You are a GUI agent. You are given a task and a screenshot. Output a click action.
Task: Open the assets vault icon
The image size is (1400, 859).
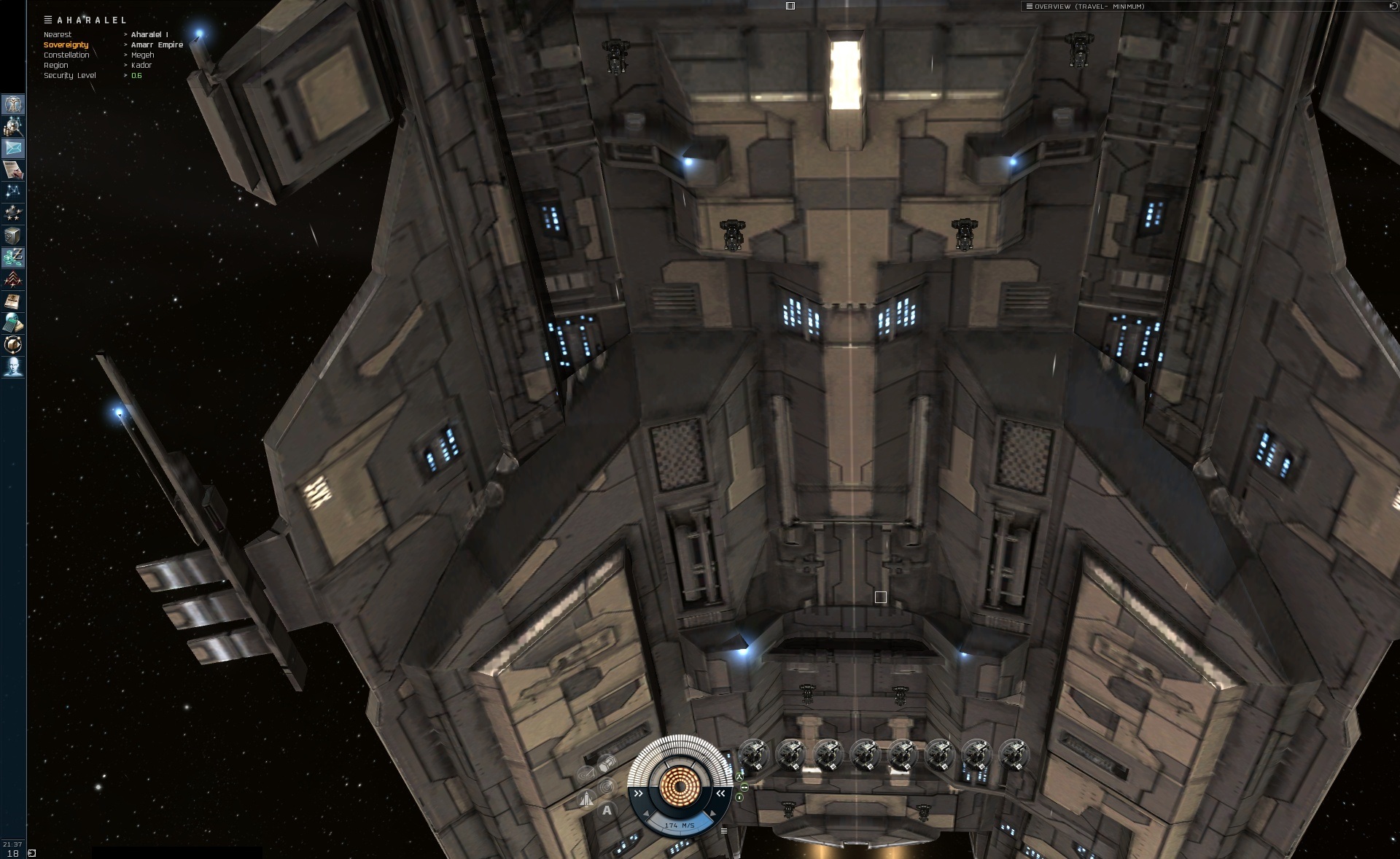(x=13, y=236)
